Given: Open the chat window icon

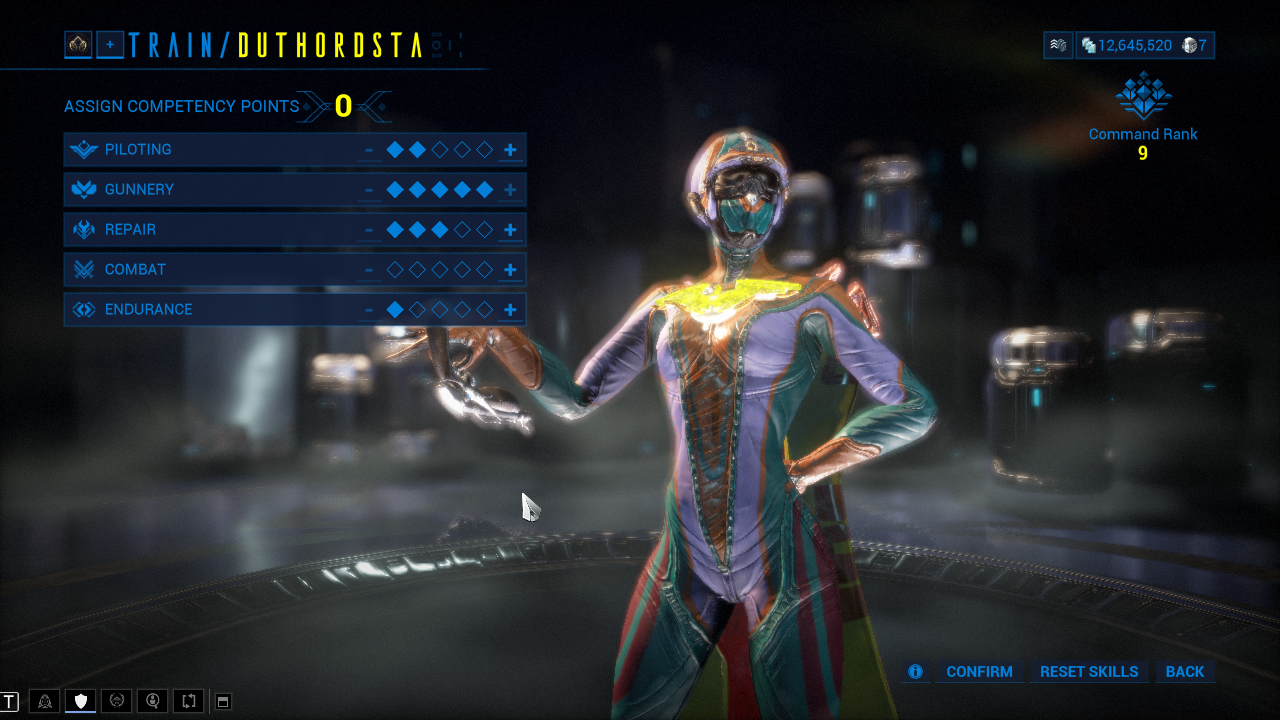Looking at the screenshot, I should pos(9,701).
